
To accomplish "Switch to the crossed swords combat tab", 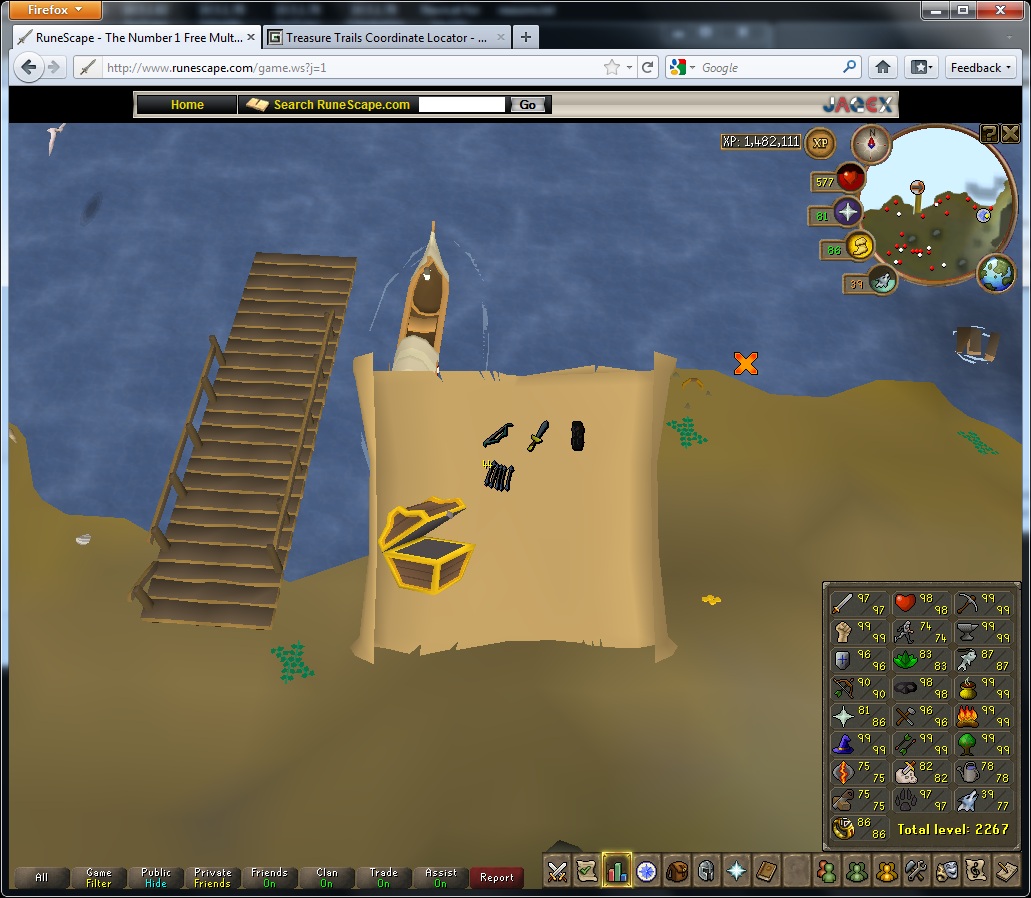I will [x=557, y=871].
